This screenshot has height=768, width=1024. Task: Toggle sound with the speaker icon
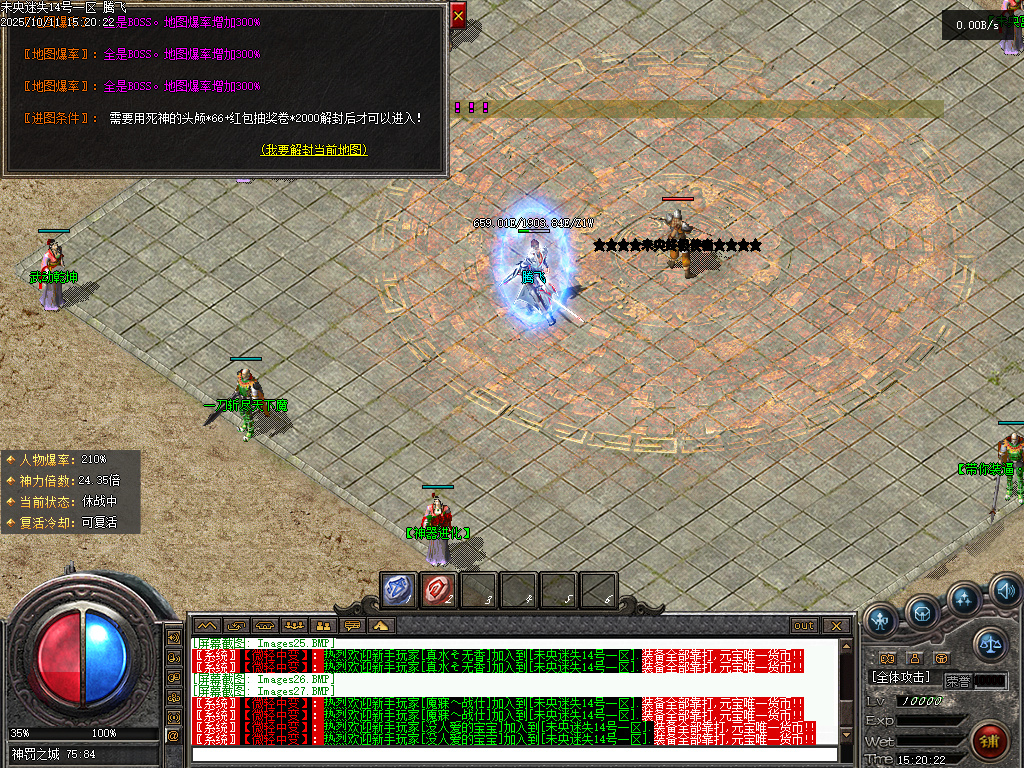(1005, 591)
